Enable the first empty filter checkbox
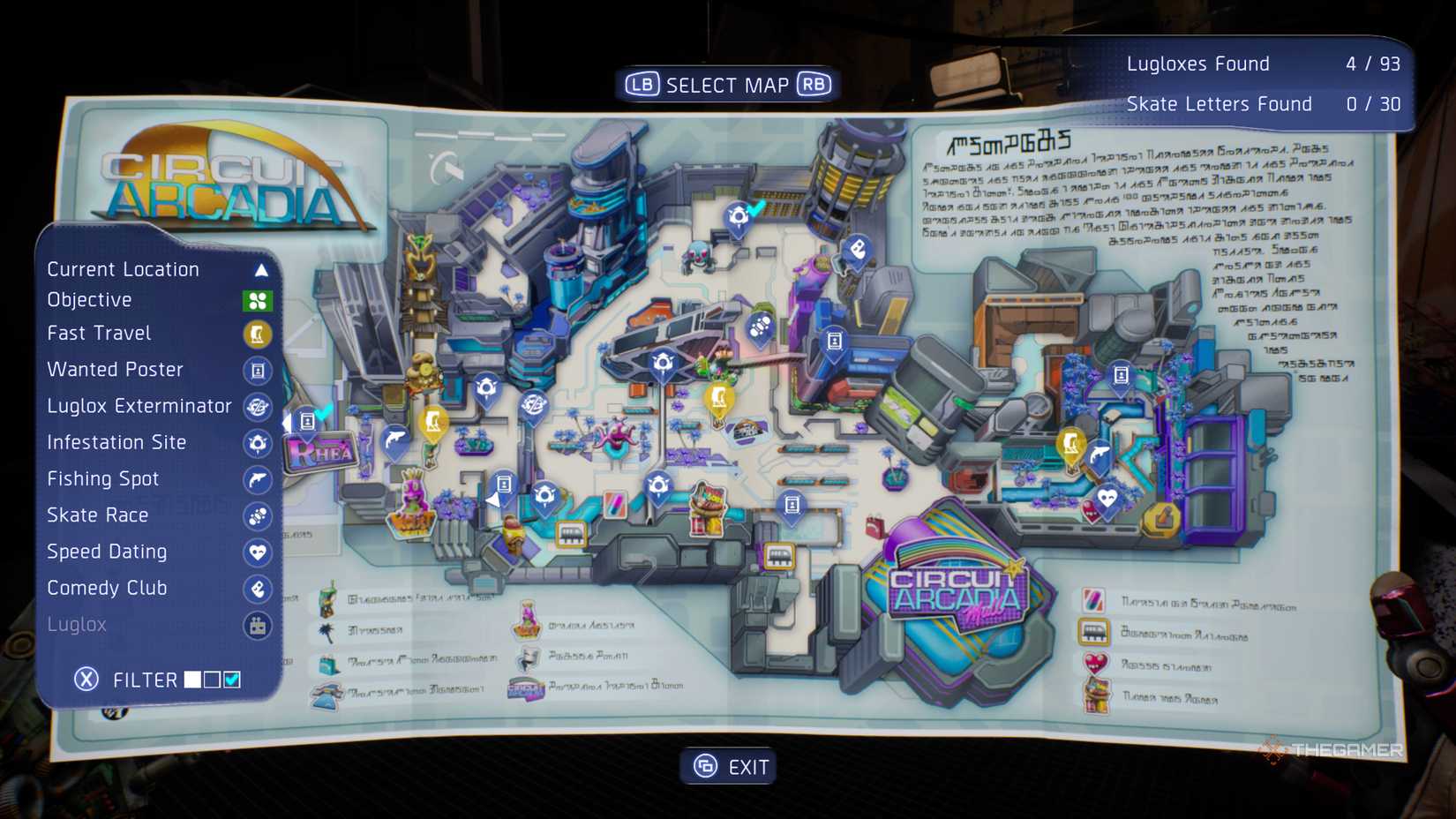Screen dimensions: 1456x819 click(x=211, y=679)
